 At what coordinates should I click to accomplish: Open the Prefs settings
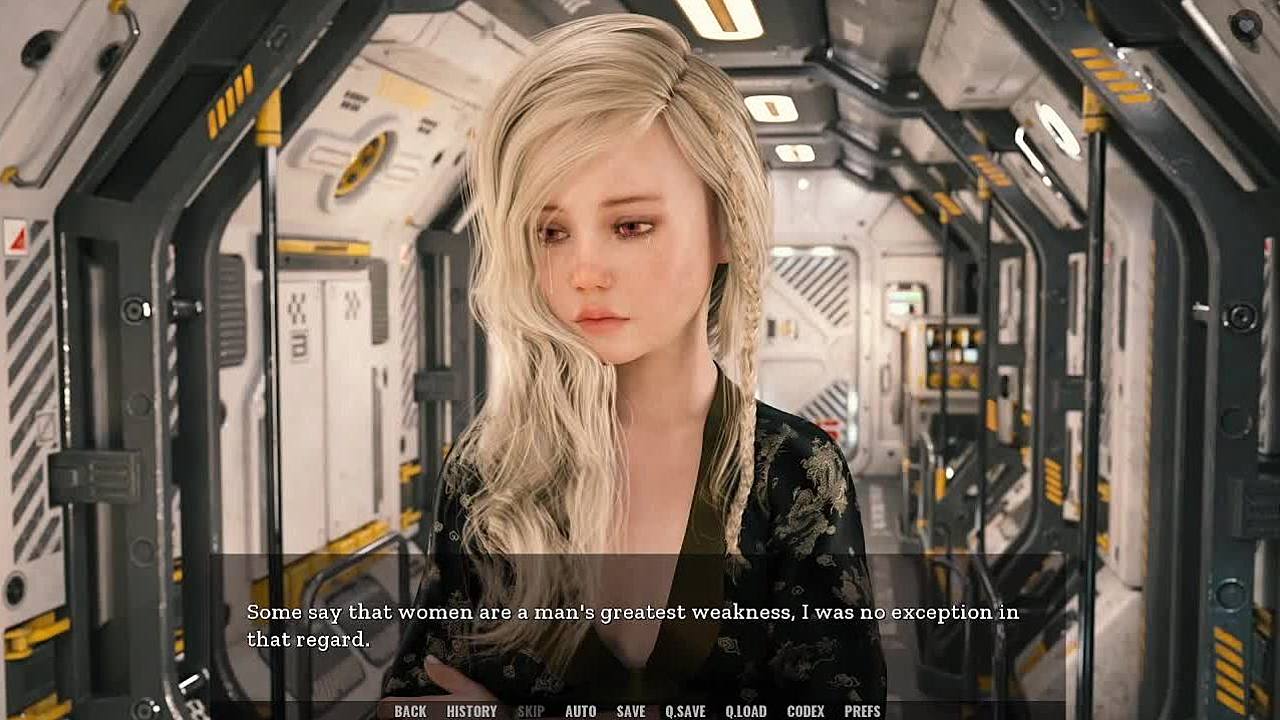coord(862,711)
